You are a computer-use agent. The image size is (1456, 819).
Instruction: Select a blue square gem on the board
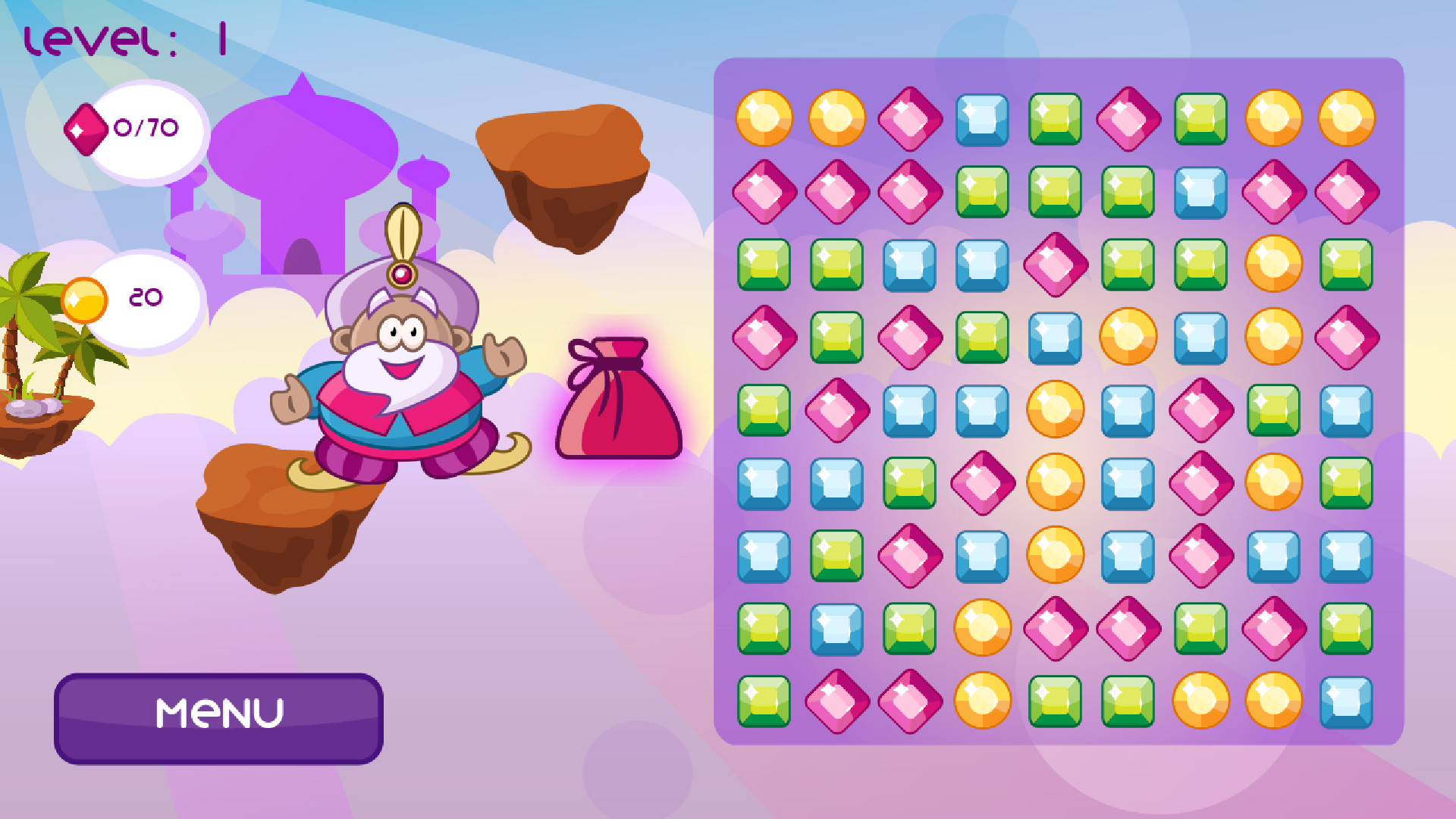(x=981, y=119)
